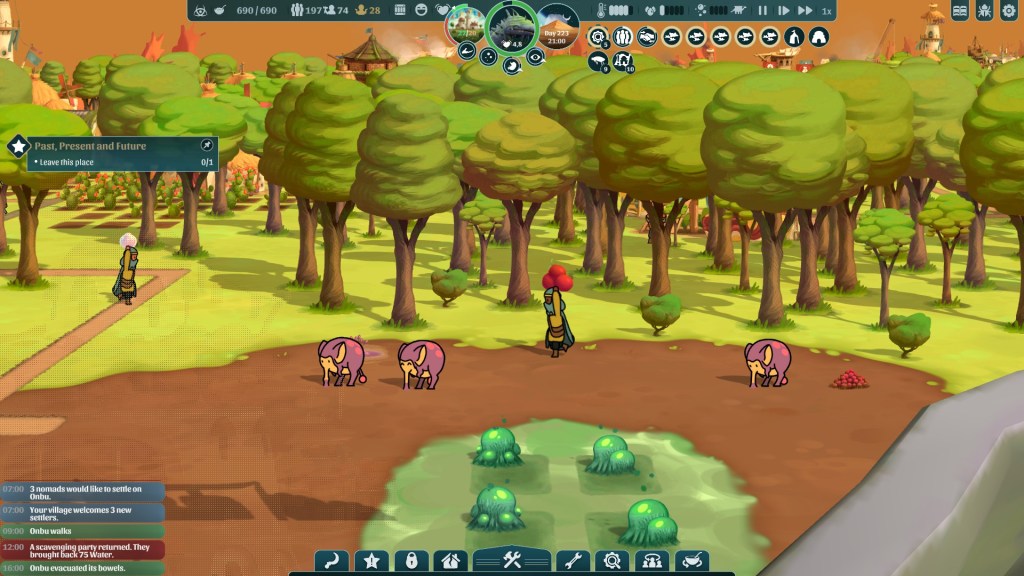Open the research gear magnifier tab
1024x576 pixels.
pyautogui.click(x=612, y=561)
